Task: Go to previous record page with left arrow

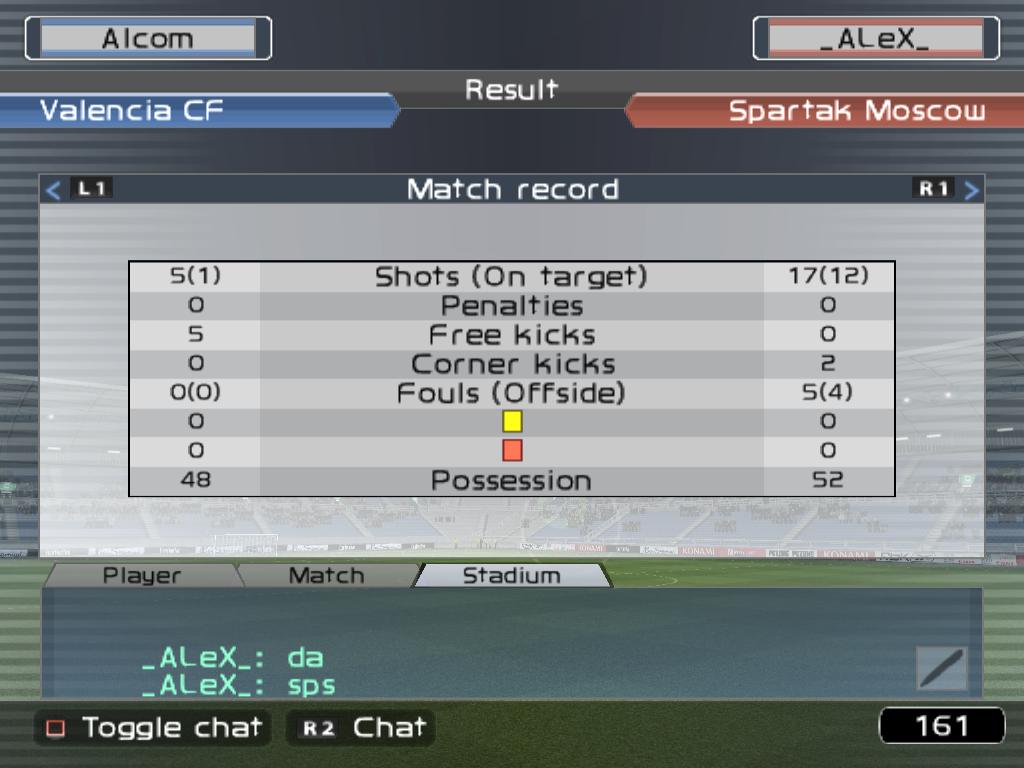Action: point(54,189)
